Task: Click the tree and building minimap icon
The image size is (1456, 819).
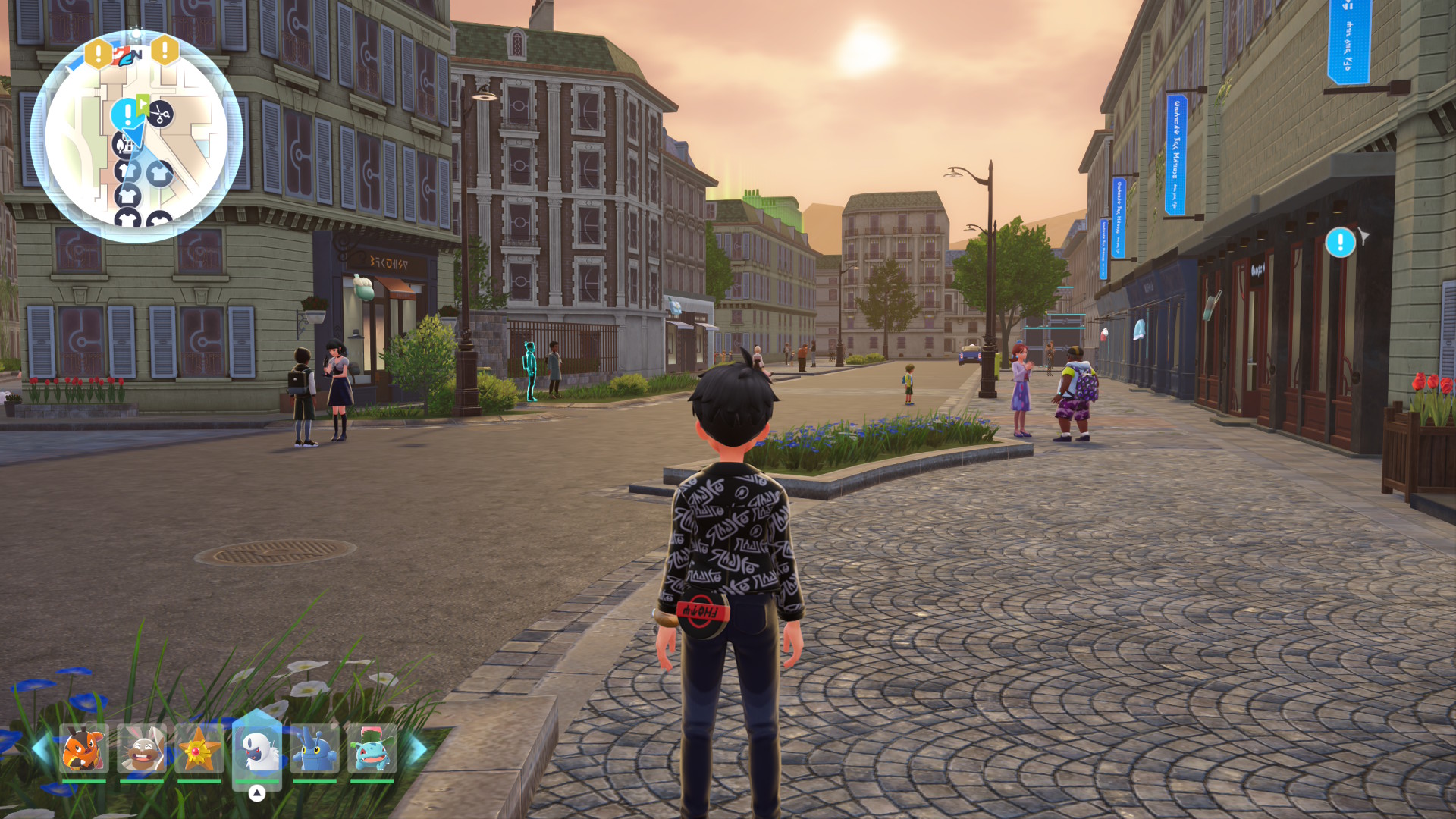Action: (124, 143)
